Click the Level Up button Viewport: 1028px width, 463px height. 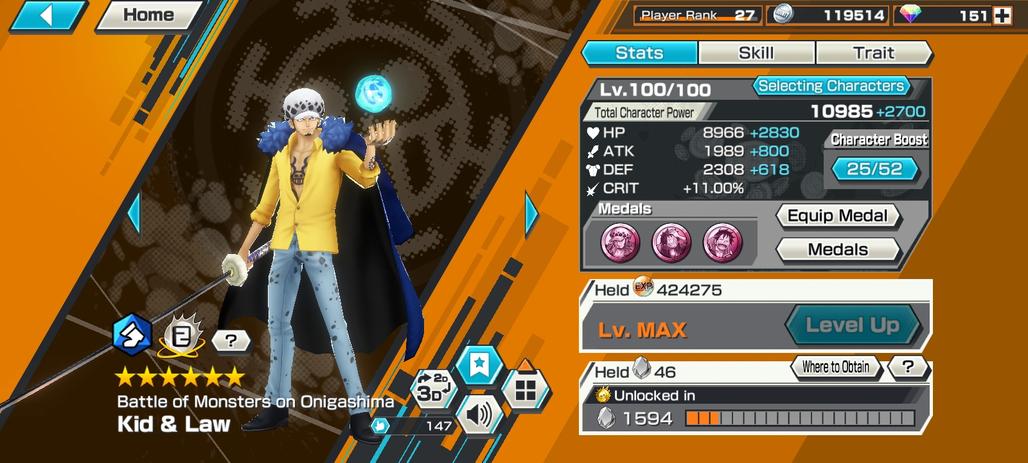click(x=851, y=325)
